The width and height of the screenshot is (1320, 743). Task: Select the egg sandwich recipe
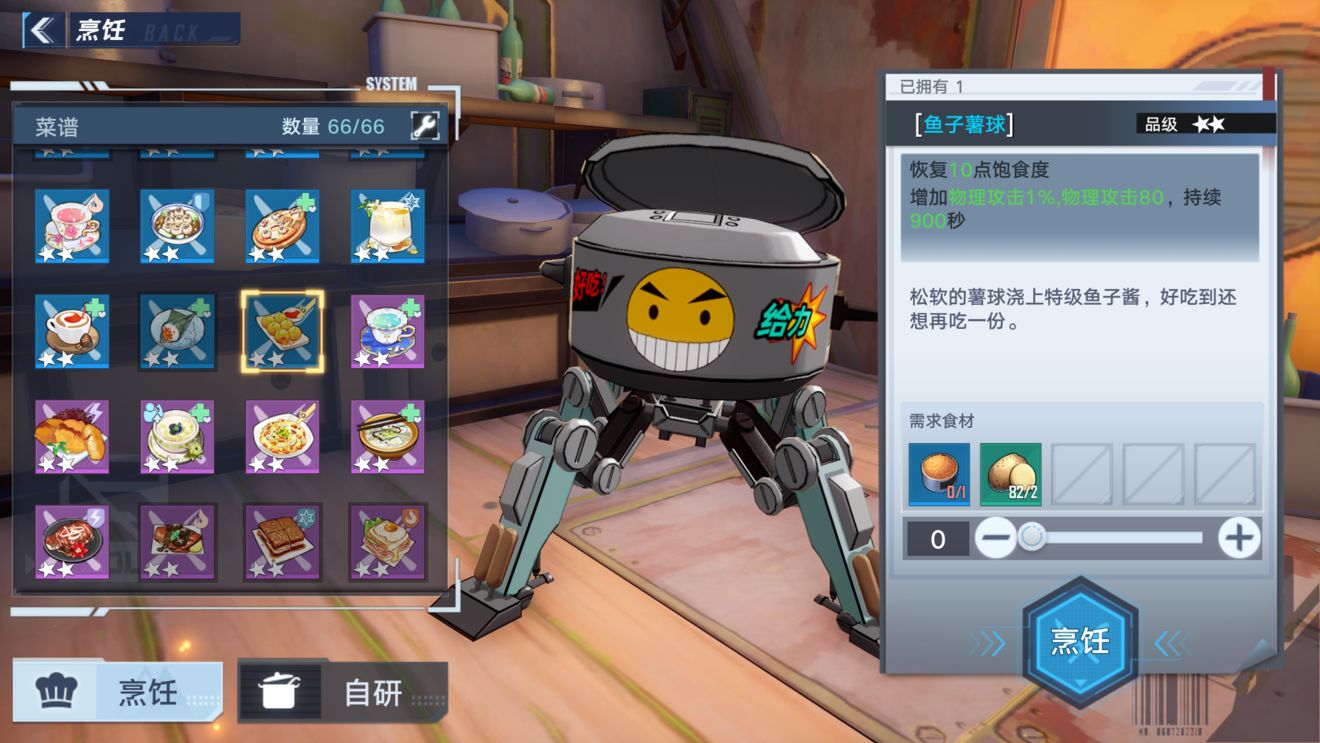387,541
